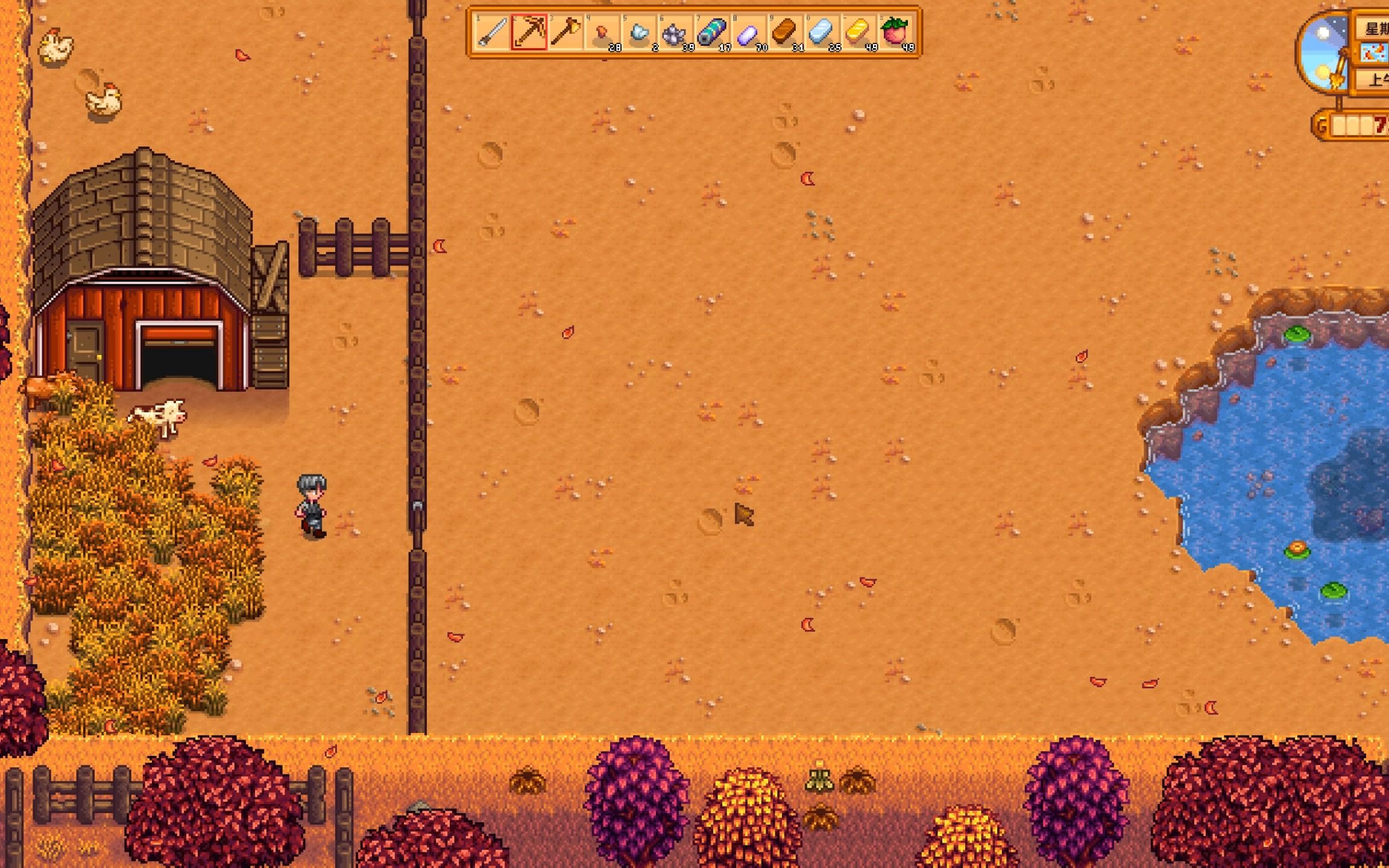Select the small red item stack of 28

click(x=602, y=32)
